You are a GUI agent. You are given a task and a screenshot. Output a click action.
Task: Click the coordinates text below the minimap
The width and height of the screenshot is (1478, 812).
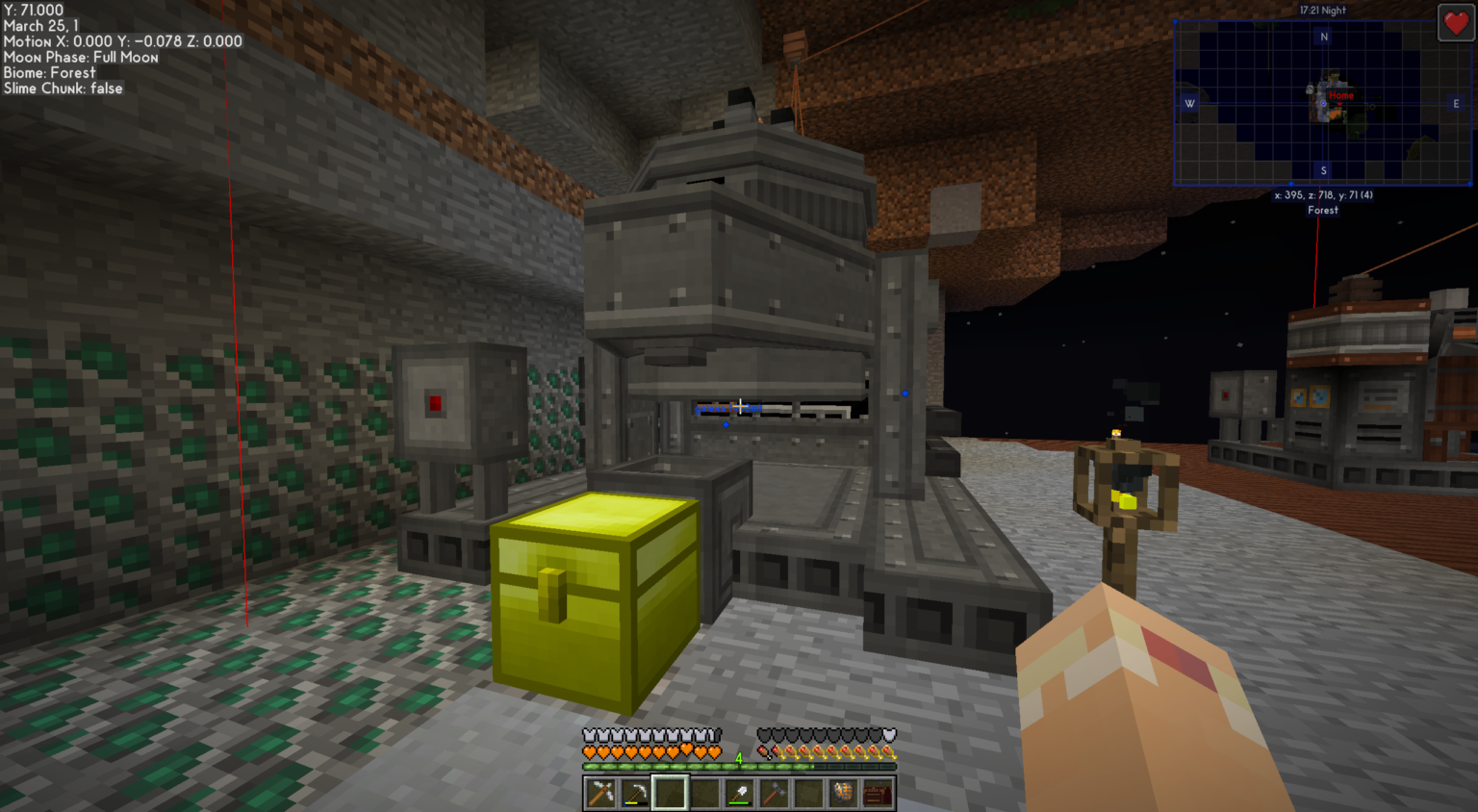point(1323,194)
